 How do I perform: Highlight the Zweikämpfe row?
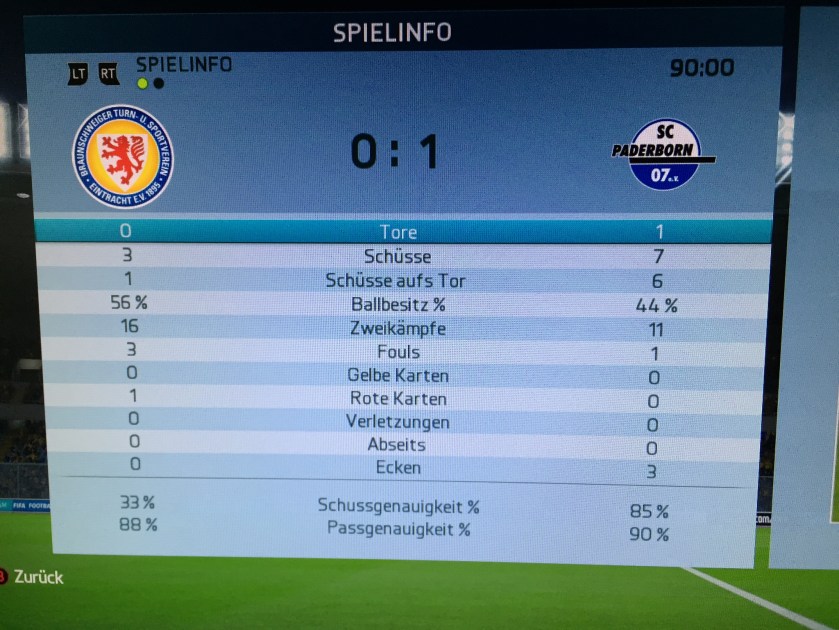[397, 328]
